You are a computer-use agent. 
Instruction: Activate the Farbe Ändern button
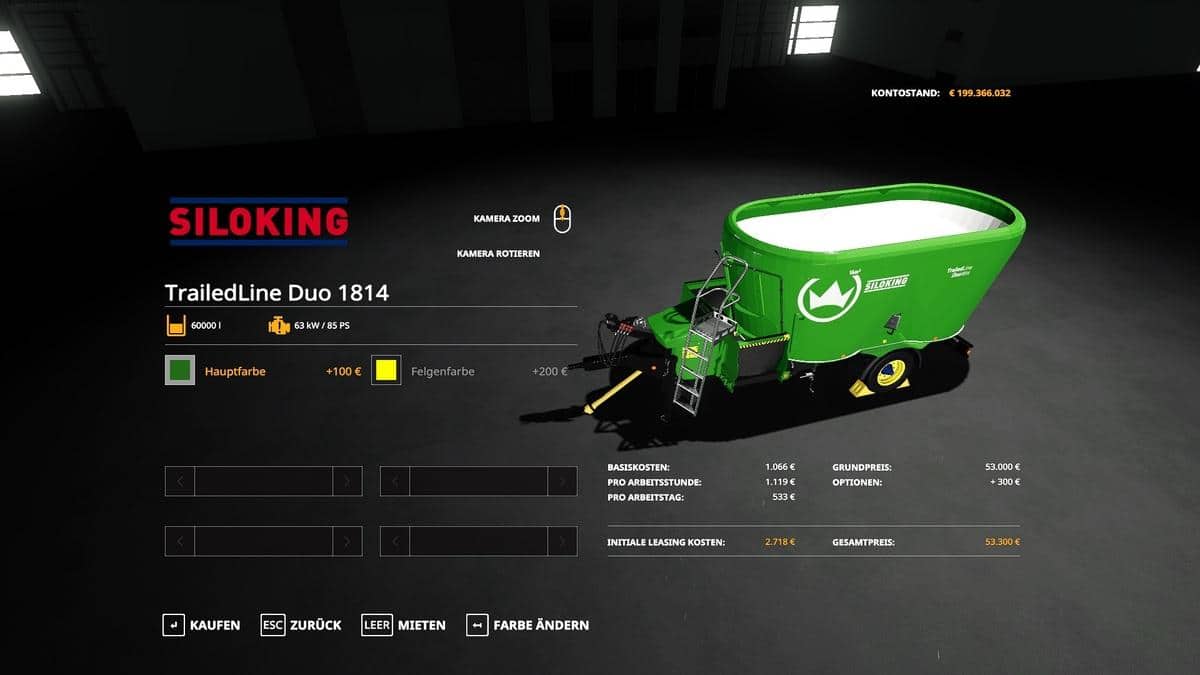click(527, 625)
